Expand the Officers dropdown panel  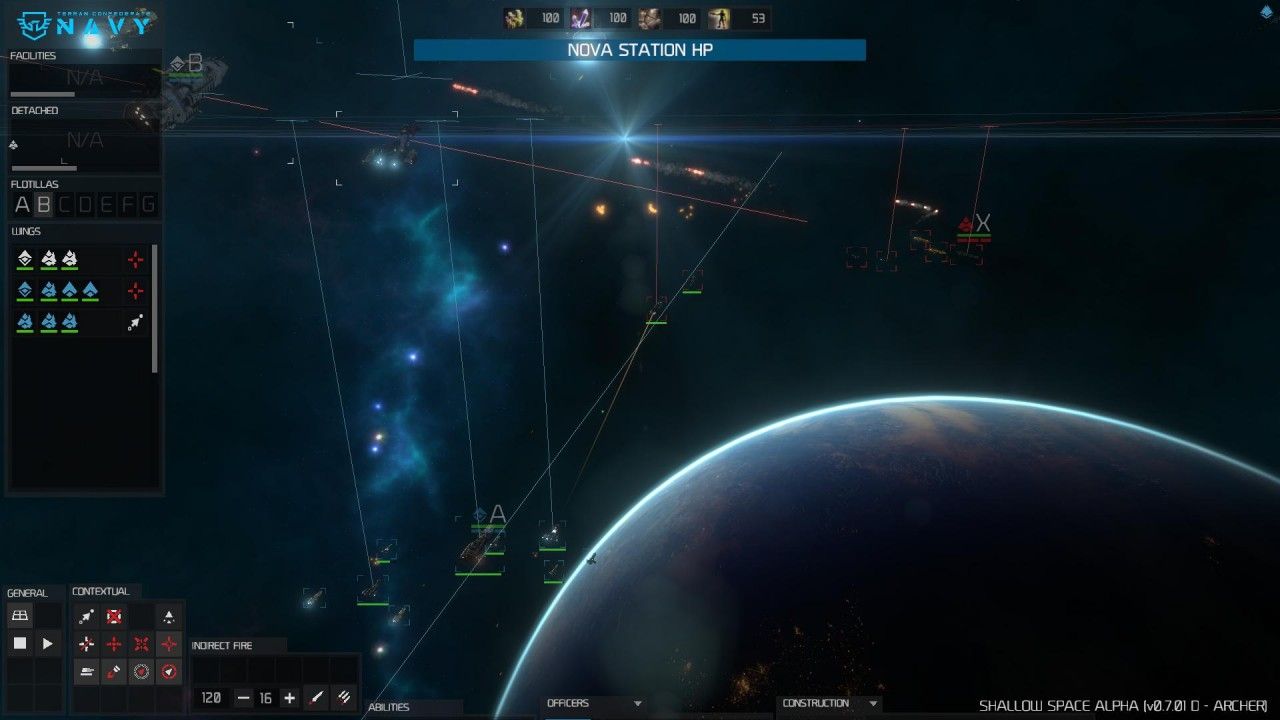pos(637,704)
